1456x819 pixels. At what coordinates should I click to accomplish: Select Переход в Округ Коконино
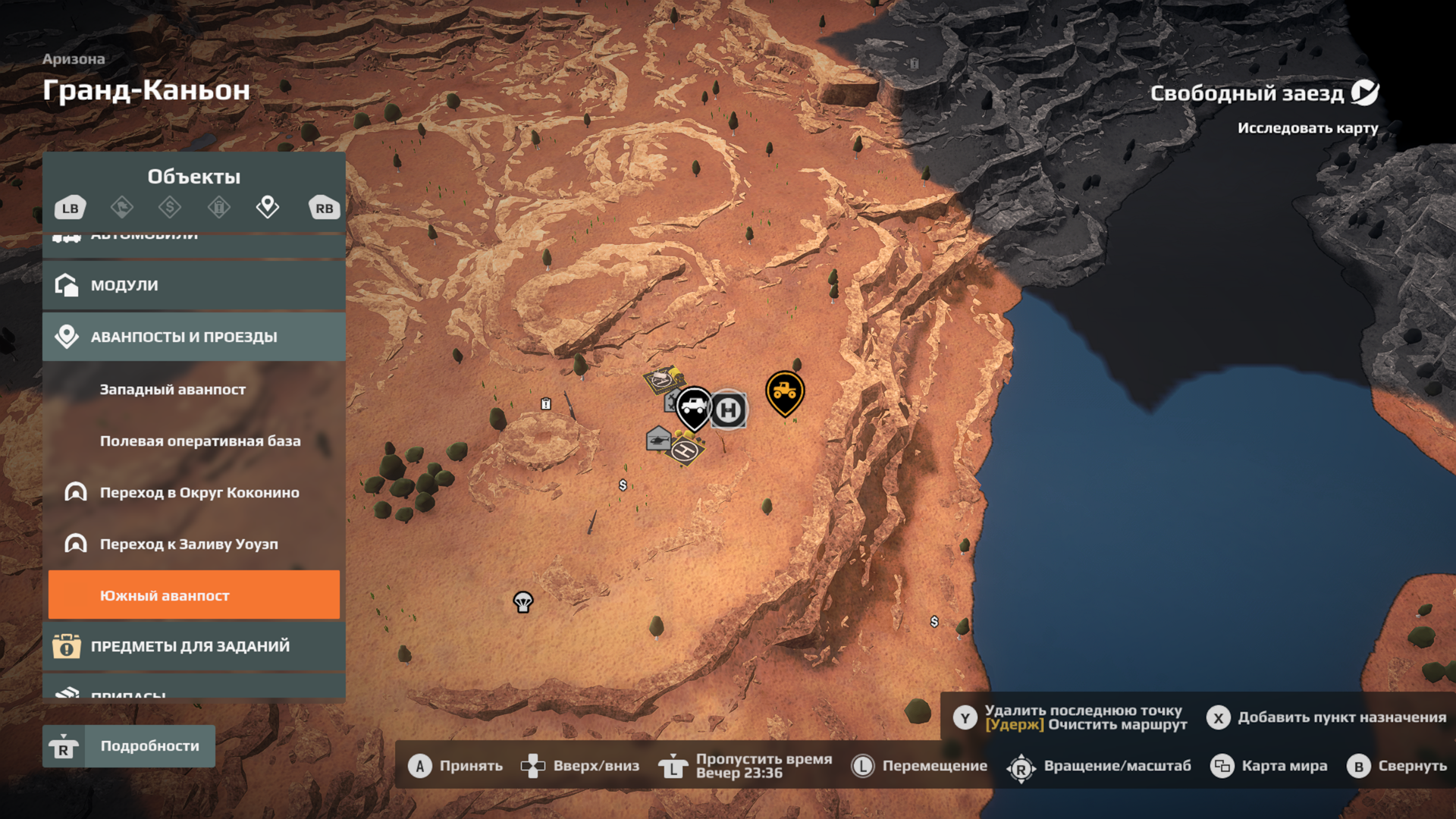[x=199, y=492]
